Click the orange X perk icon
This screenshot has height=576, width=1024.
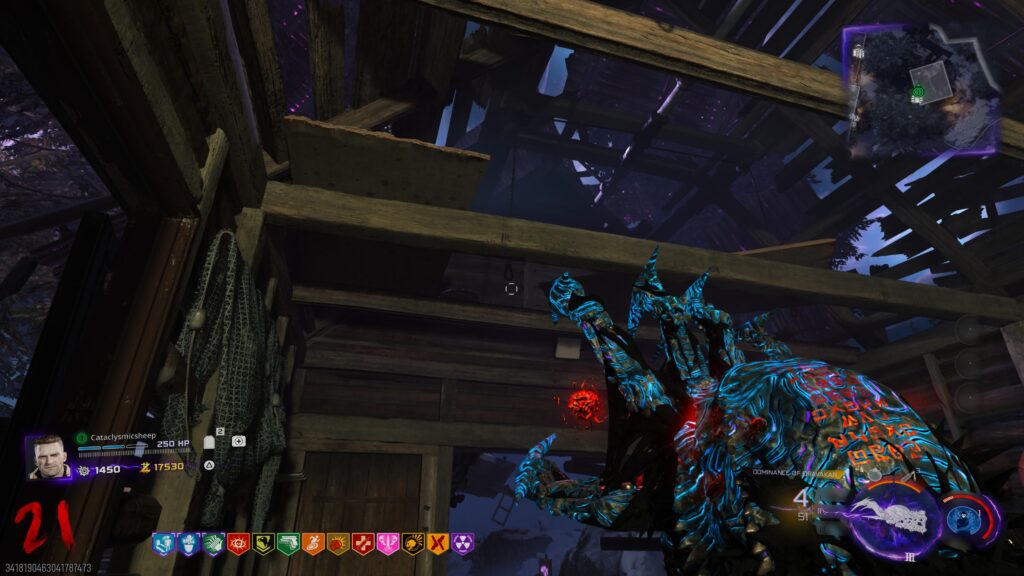(437, 544)
